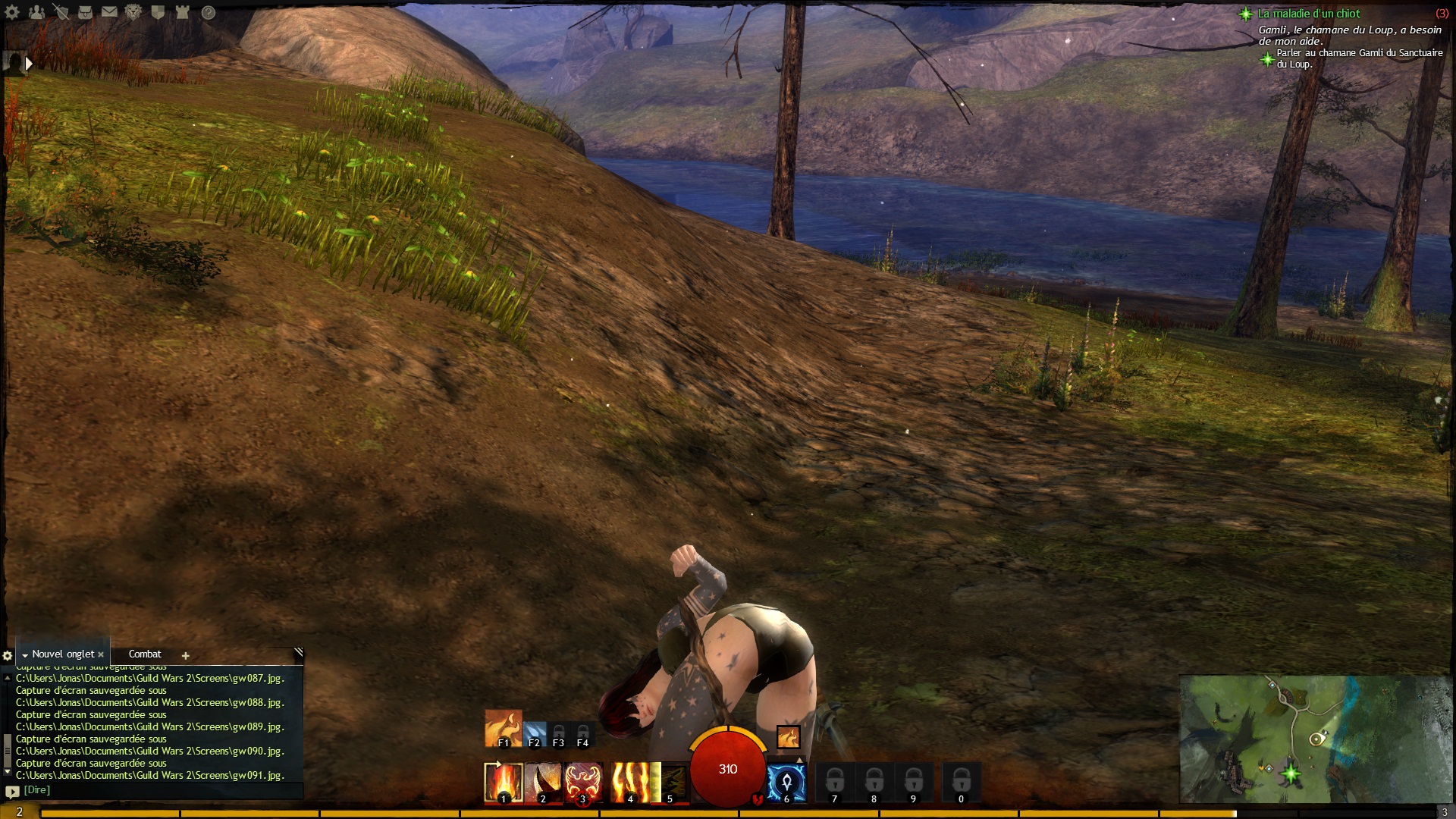Open the World vs World tower icon

(x=182, y=12)
